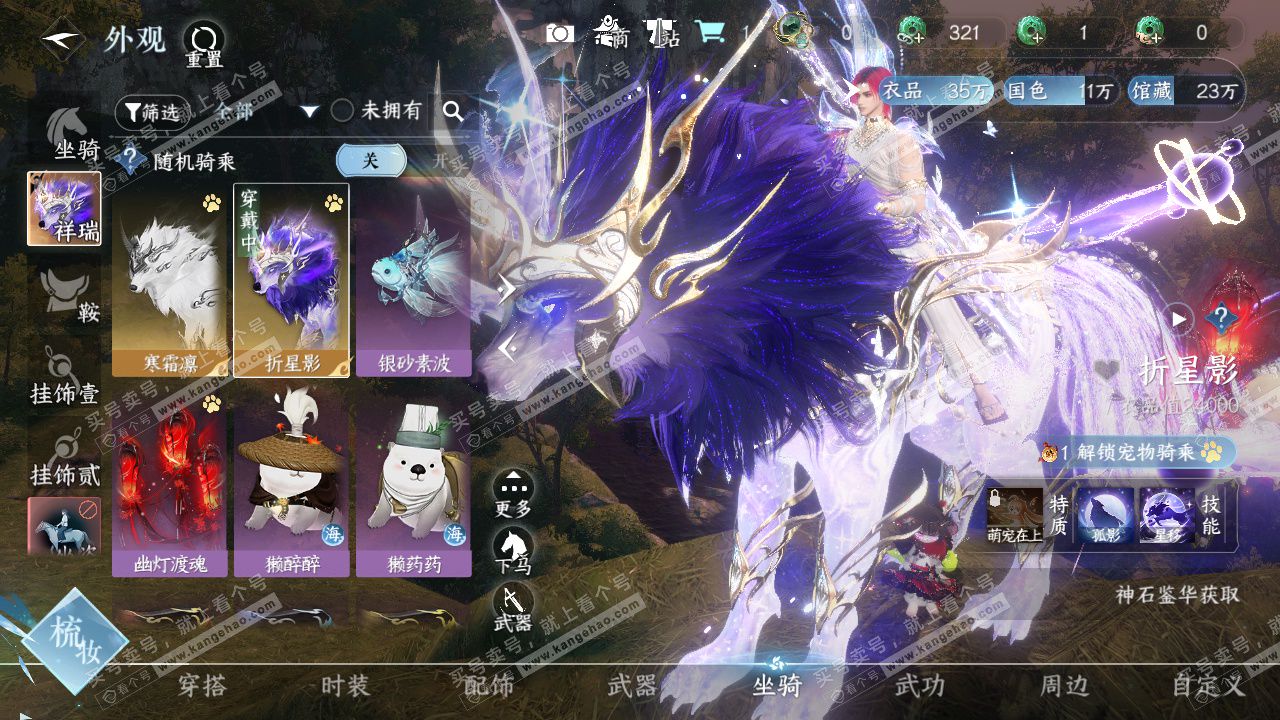This screenshot has width=1280, height=720.
Task: Pick the 獭药药 white bear mount
Action: tap(413, 482)
